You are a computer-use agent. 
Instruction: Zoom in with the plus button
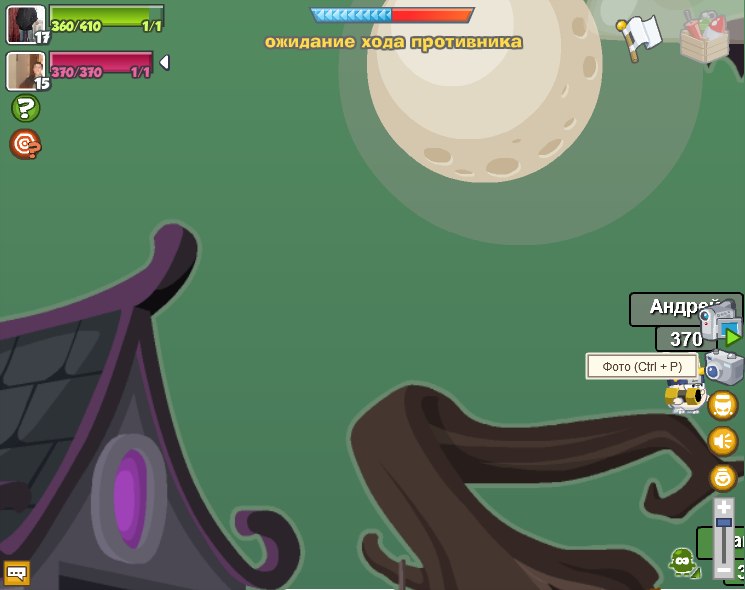(724, 508)
